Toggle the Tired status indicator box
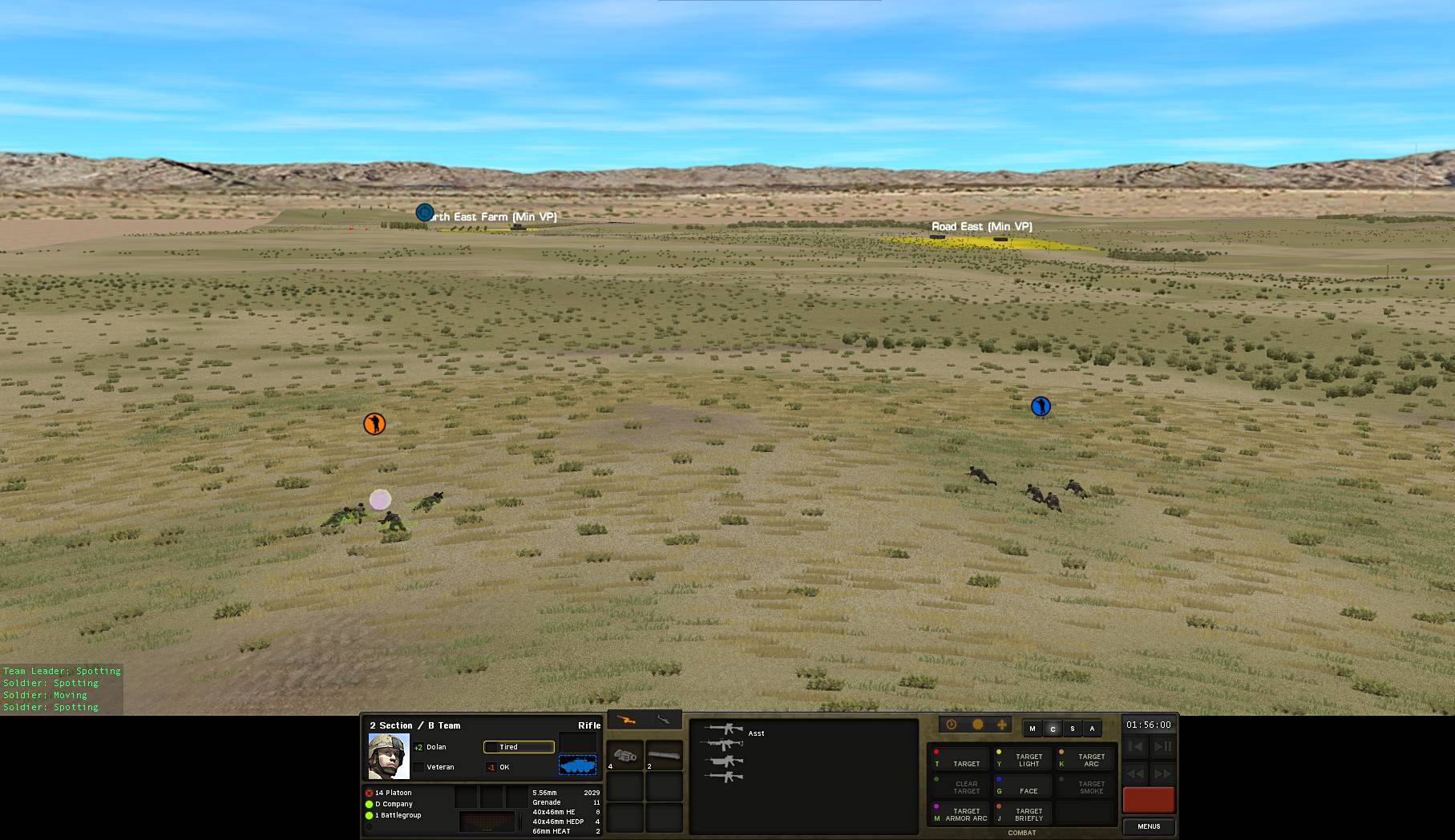 (x=493, y=746)
